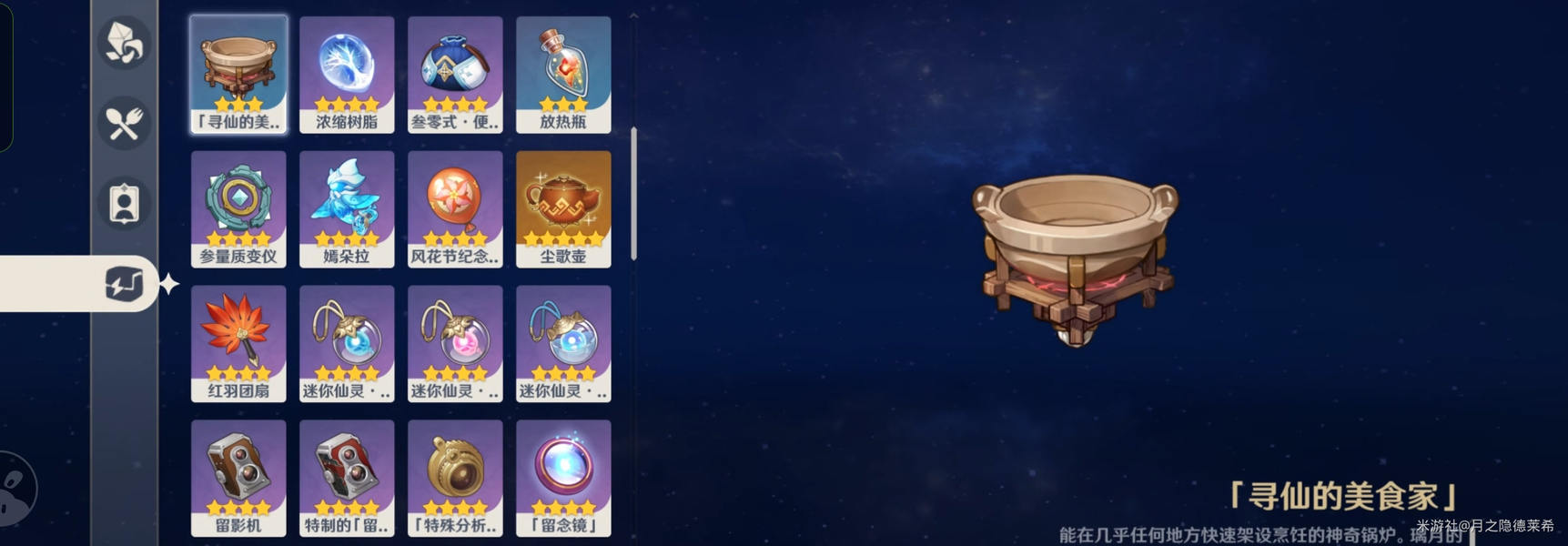
Task: Click the highlighted gadgets tab
Action: (124, 284)
